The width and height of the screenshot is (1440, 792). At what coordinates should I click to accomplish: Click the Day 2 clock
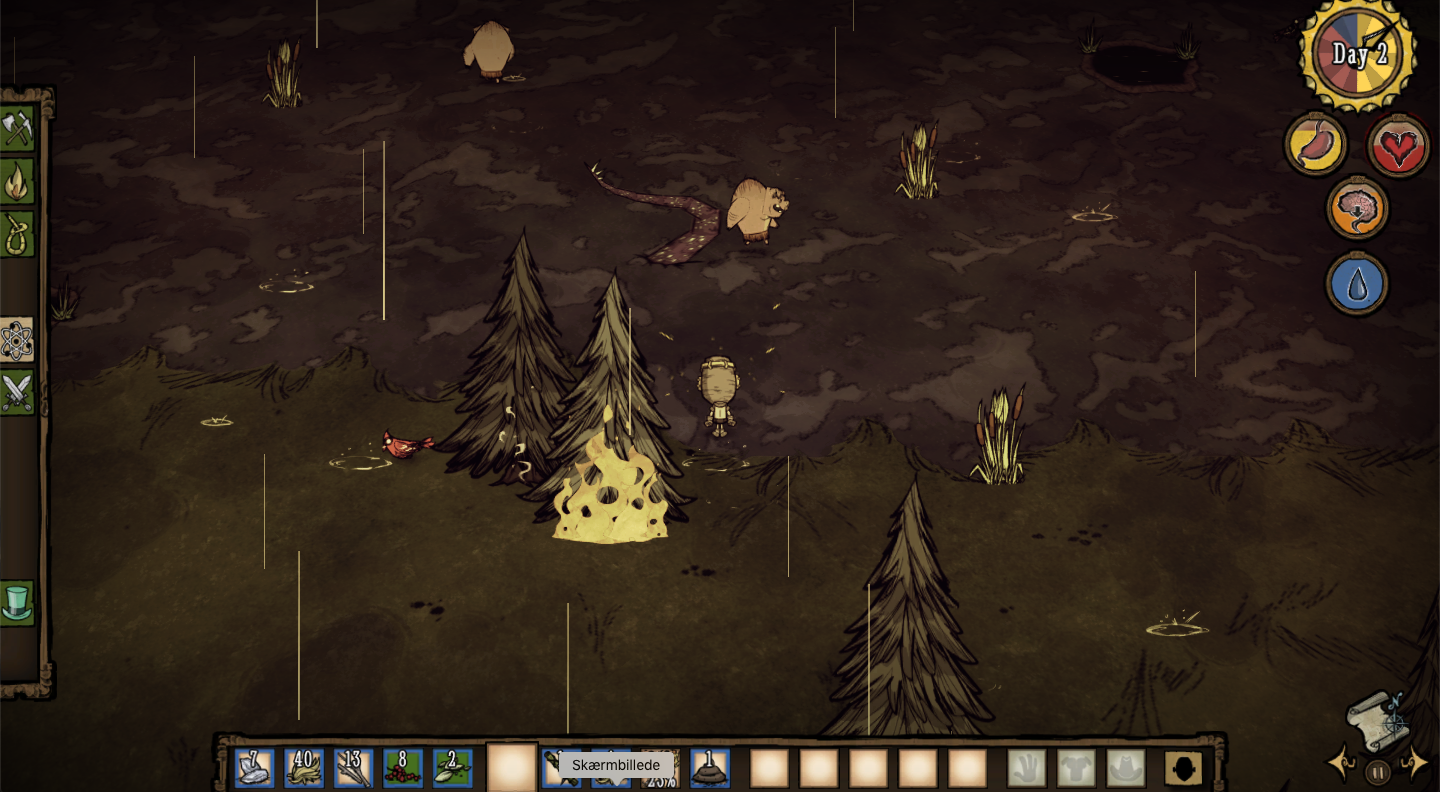pos(1358,53)
